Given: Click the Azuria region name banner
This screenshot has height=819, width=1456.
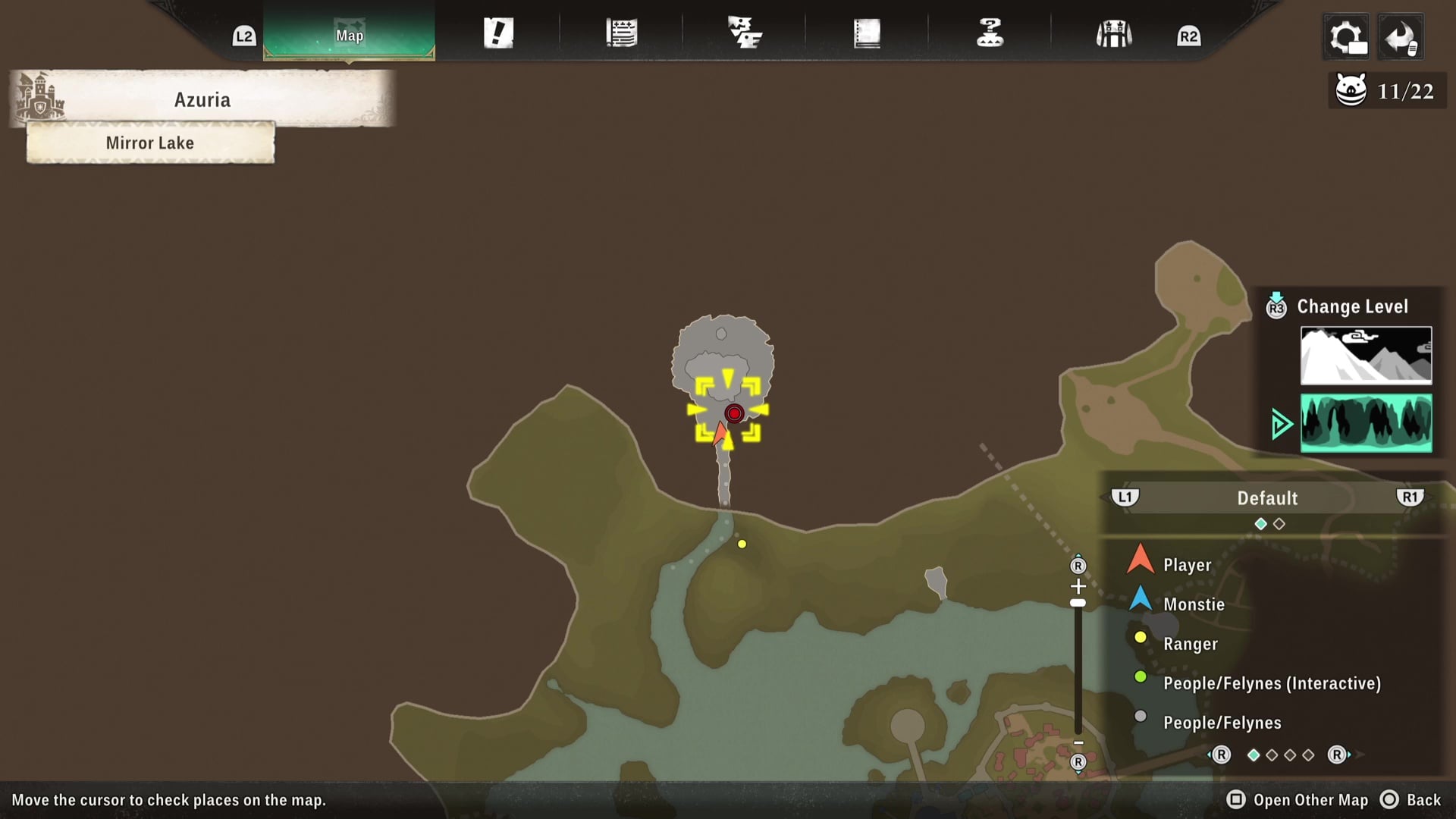Looking at the screenshot, I should (202, 99).
